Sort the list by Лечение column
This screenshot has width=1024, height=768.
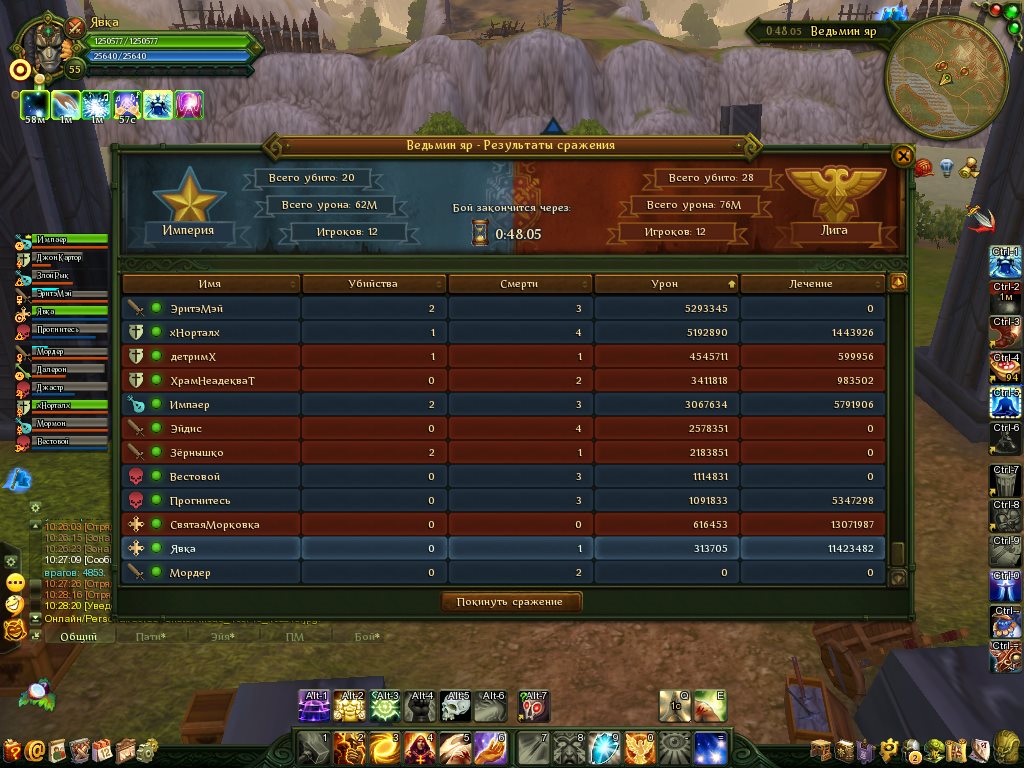810,284
